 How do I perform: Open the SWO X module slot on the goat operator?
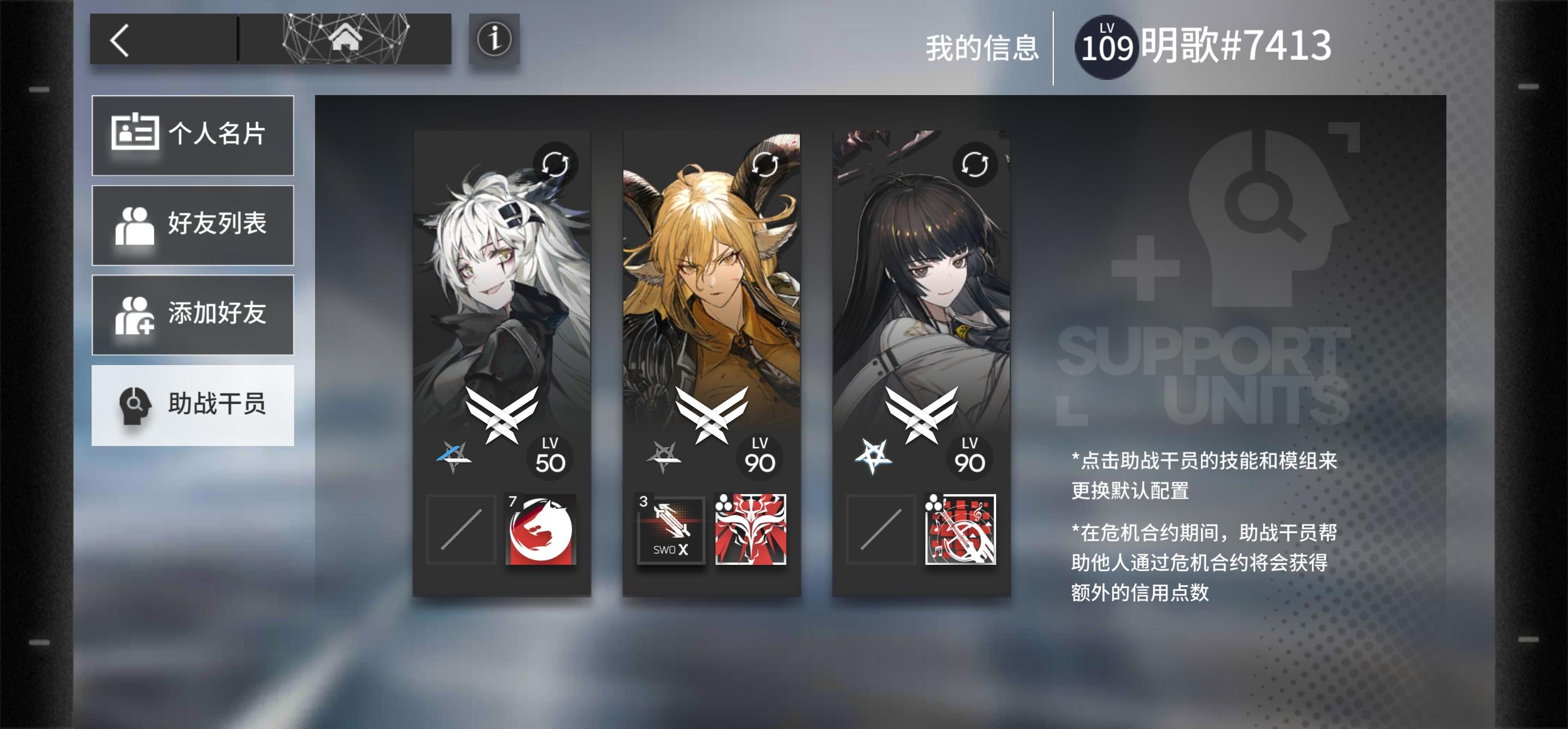(669, 530)
